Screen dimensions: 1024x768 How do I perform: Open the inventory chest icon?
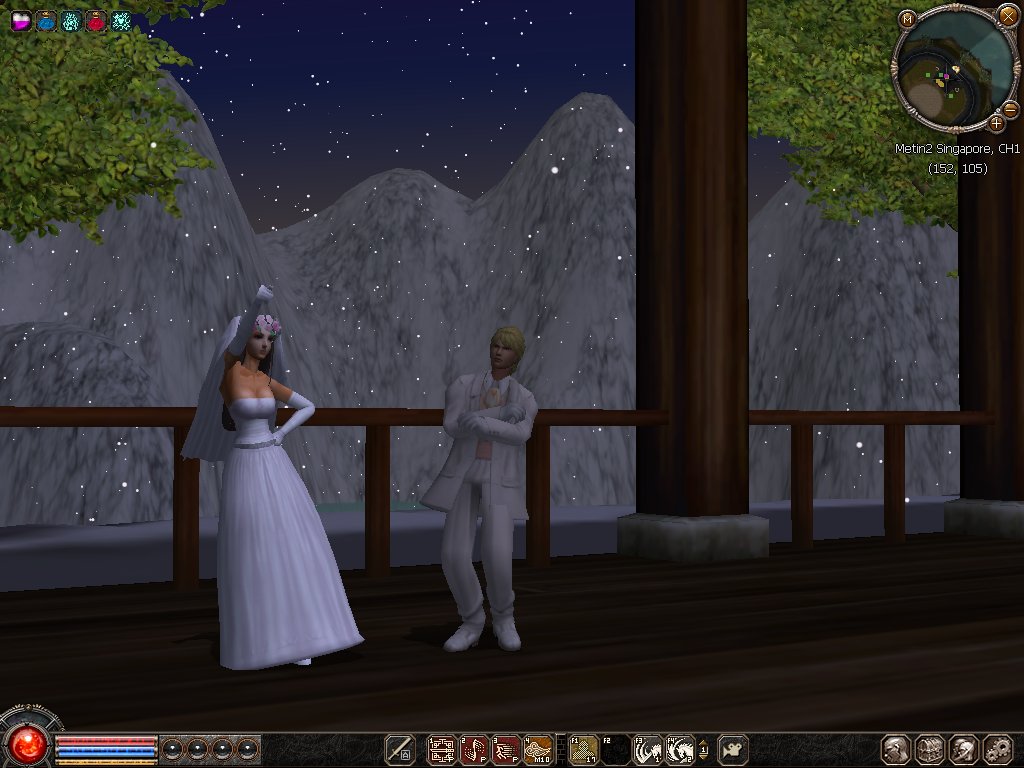930,749
